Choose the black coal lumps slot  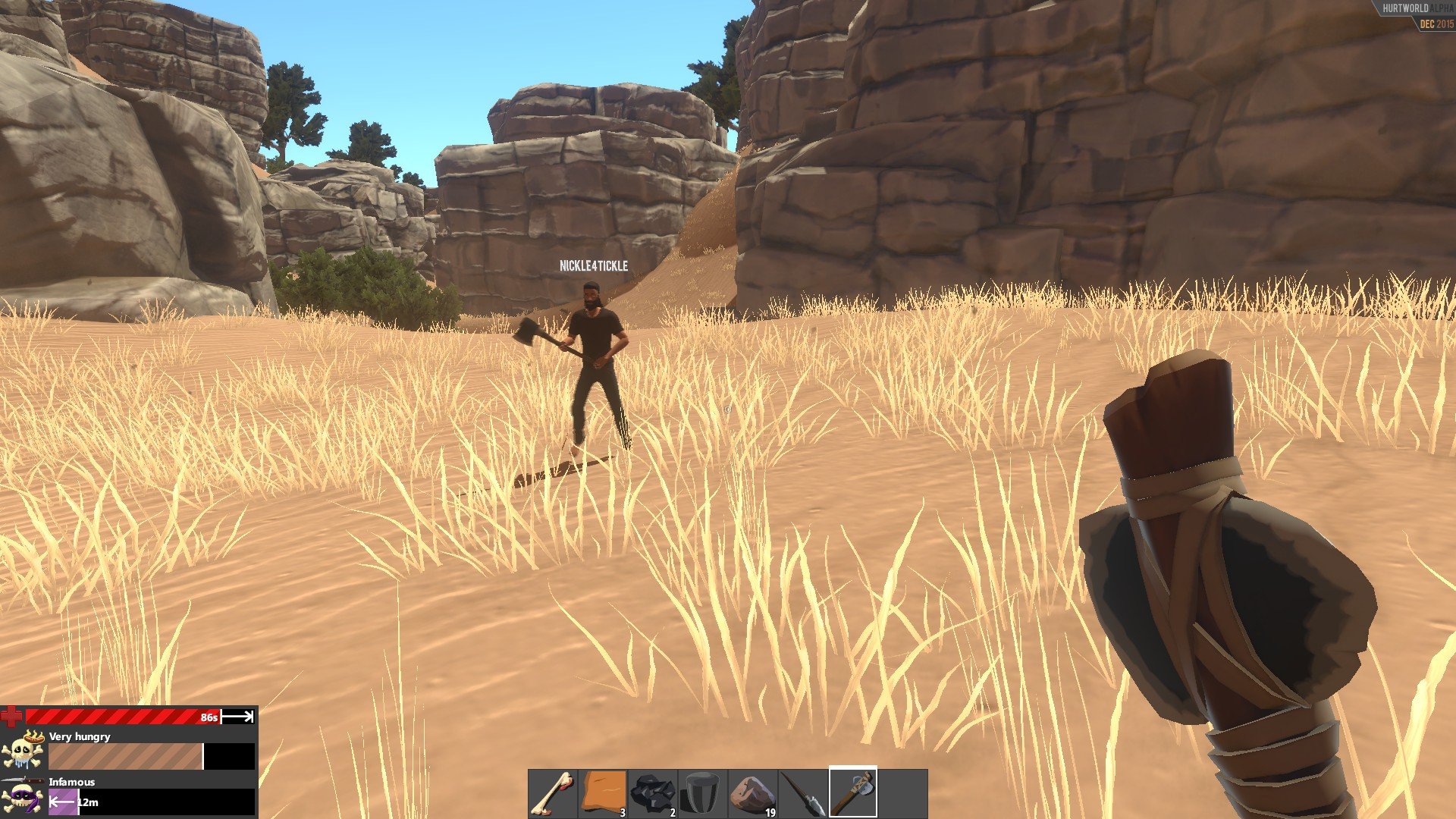pos(653,793)
